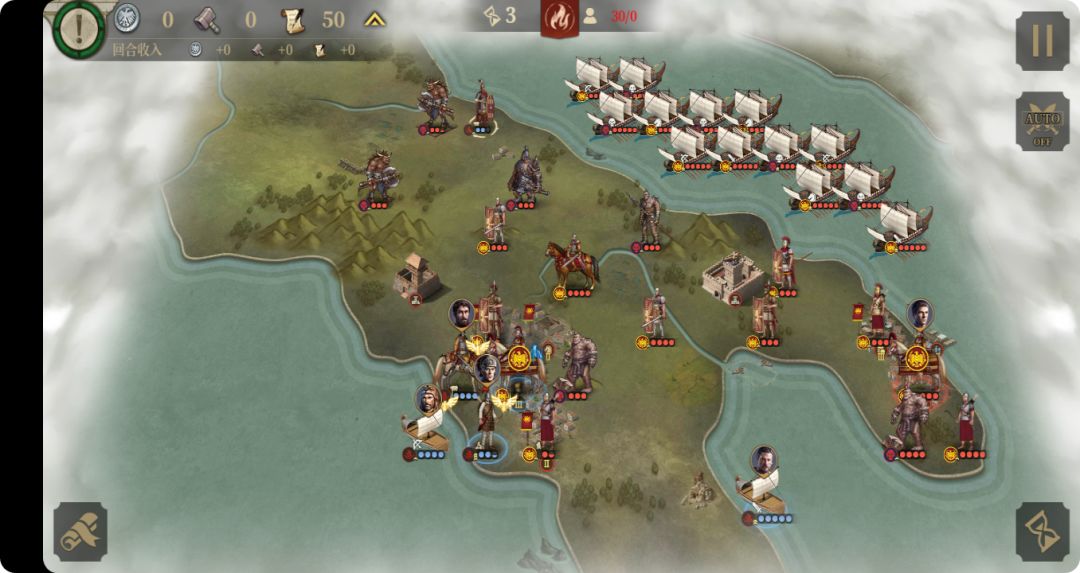Toggle the AUTO battle button
Viewport: 1080px width, 573px height.
tap(1042, 124)
